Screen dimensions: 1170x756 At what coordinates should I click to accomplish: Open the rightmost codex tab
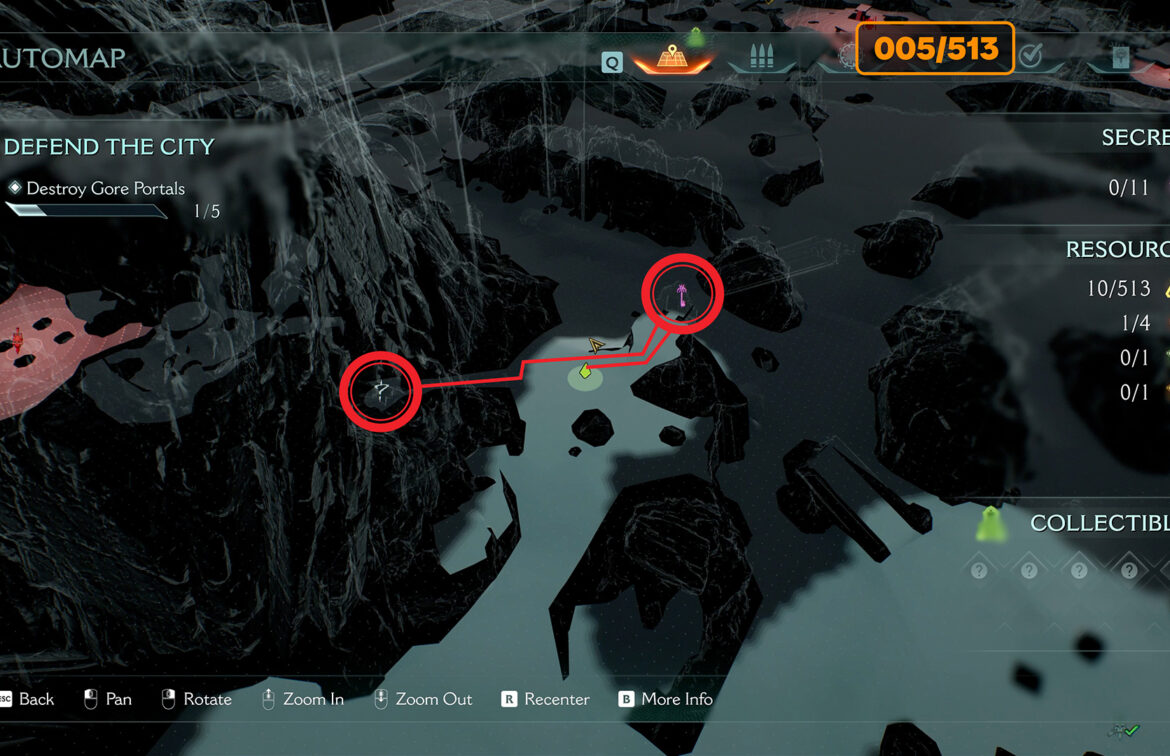[1120, 58]
